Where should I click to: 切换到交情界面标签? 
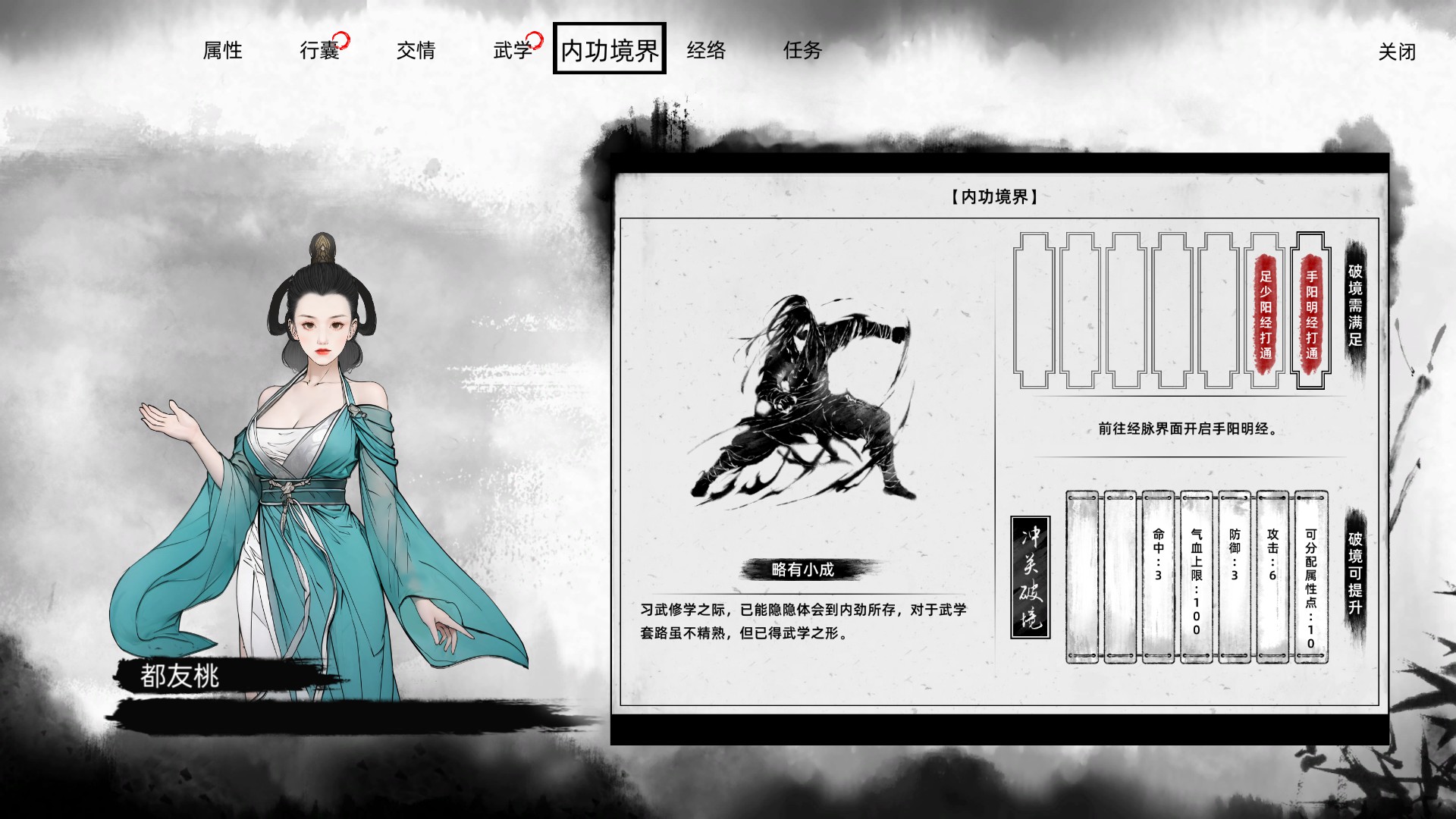click(x=416, y=50)
